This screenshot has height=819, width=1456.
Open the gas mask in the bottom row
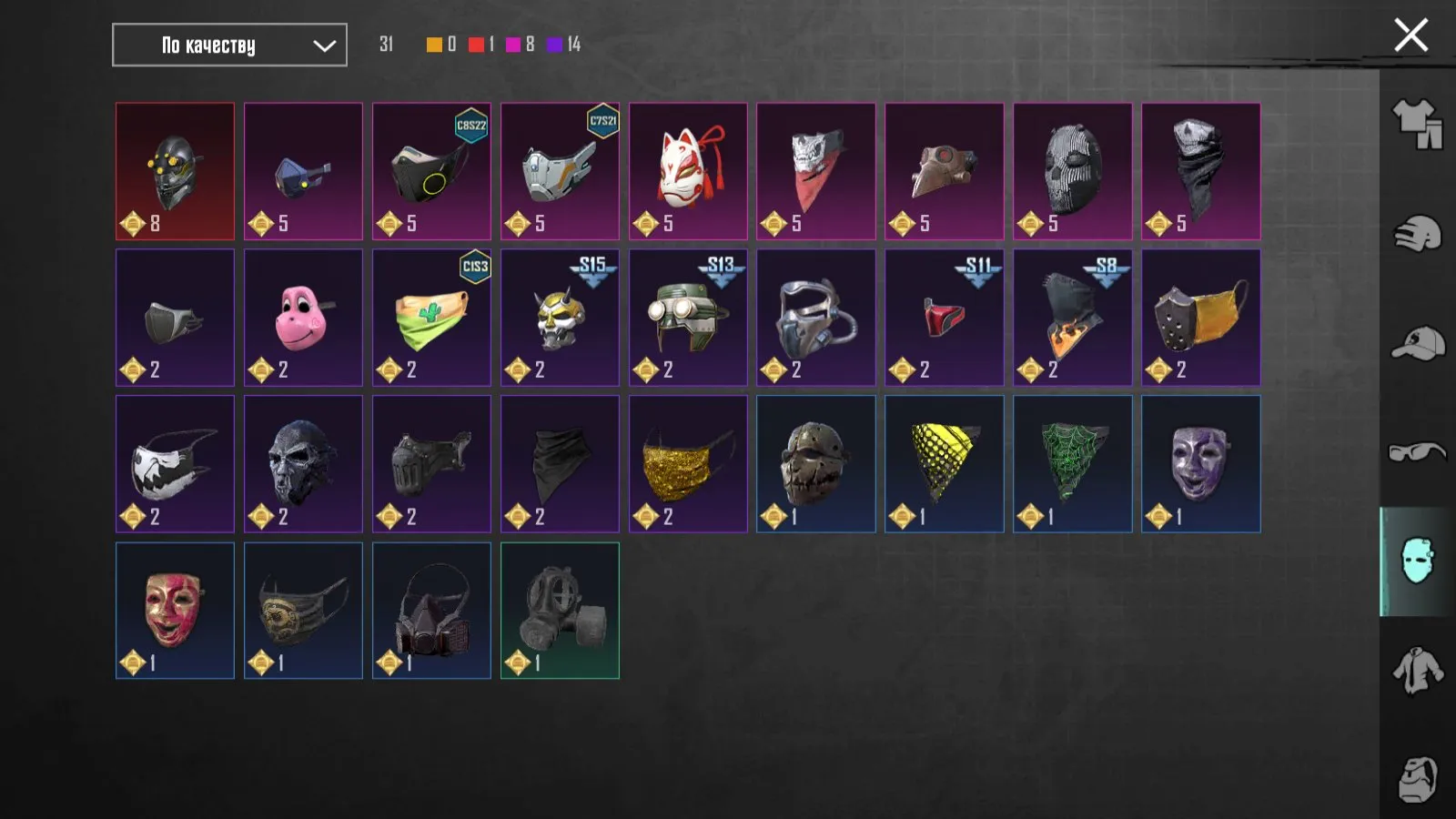[x=560, y=610]
